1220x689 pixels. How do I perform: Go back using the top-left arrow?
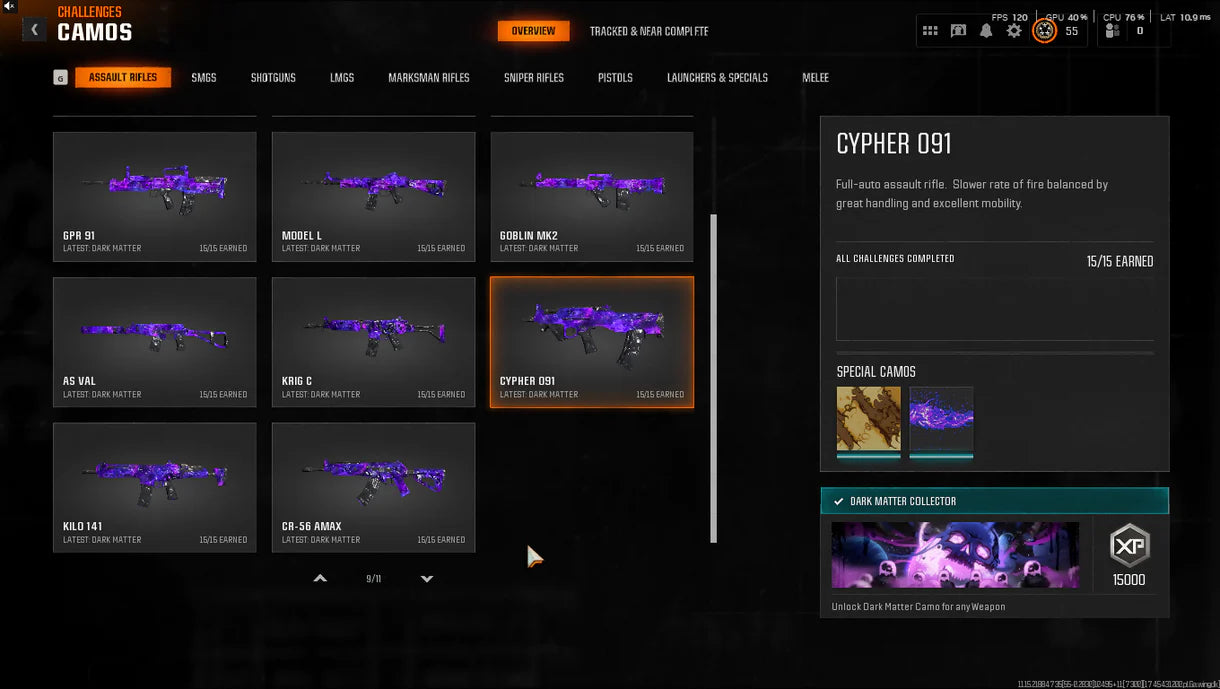(x=34, y=30)
